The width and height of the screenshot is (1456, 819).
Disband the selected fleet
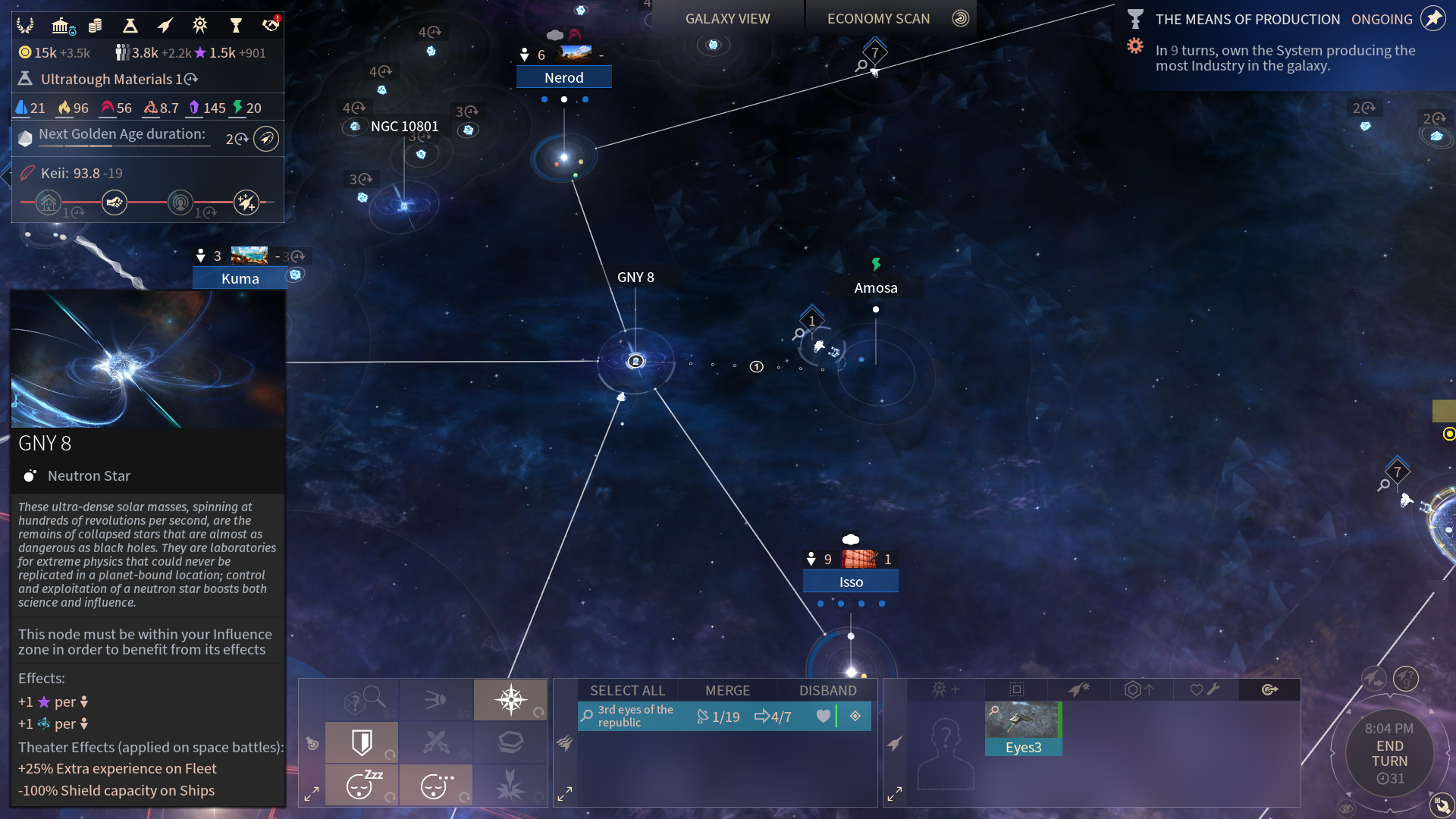827,690
